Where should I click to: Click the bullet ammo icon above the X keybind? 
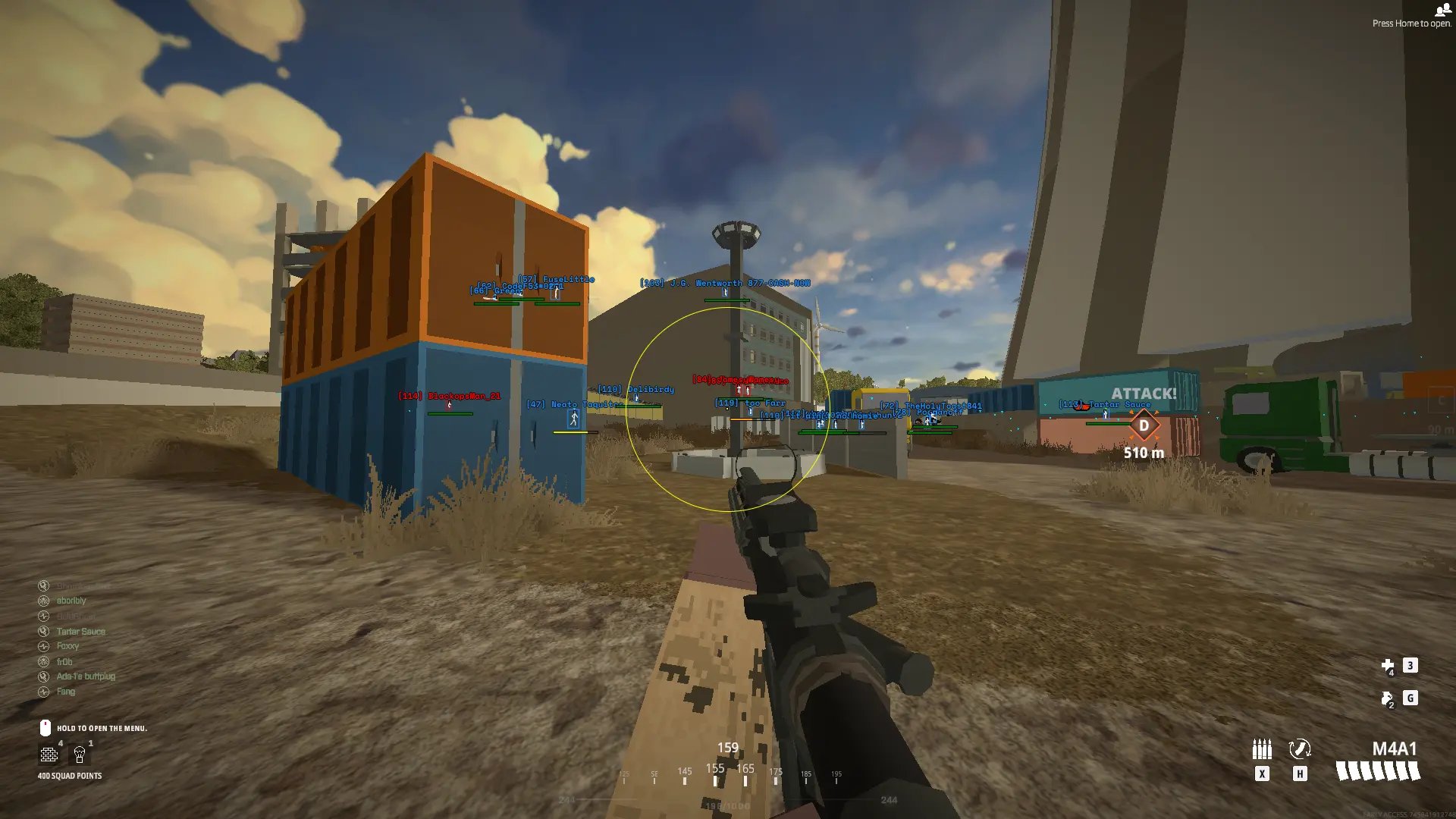[1261, 748]
